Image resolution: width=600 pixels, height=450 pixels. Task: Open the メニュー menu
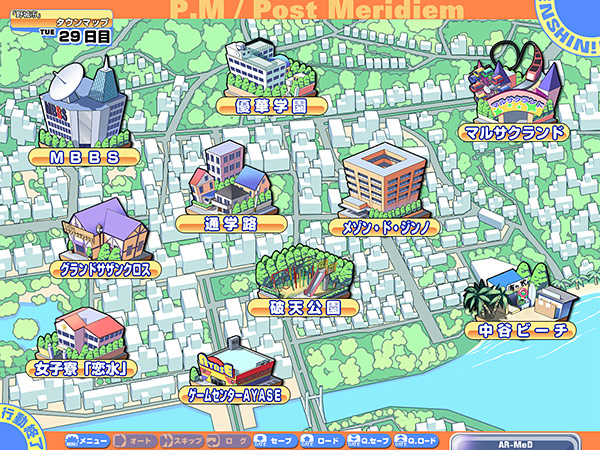pyautogui.click(x=86, y=440)
